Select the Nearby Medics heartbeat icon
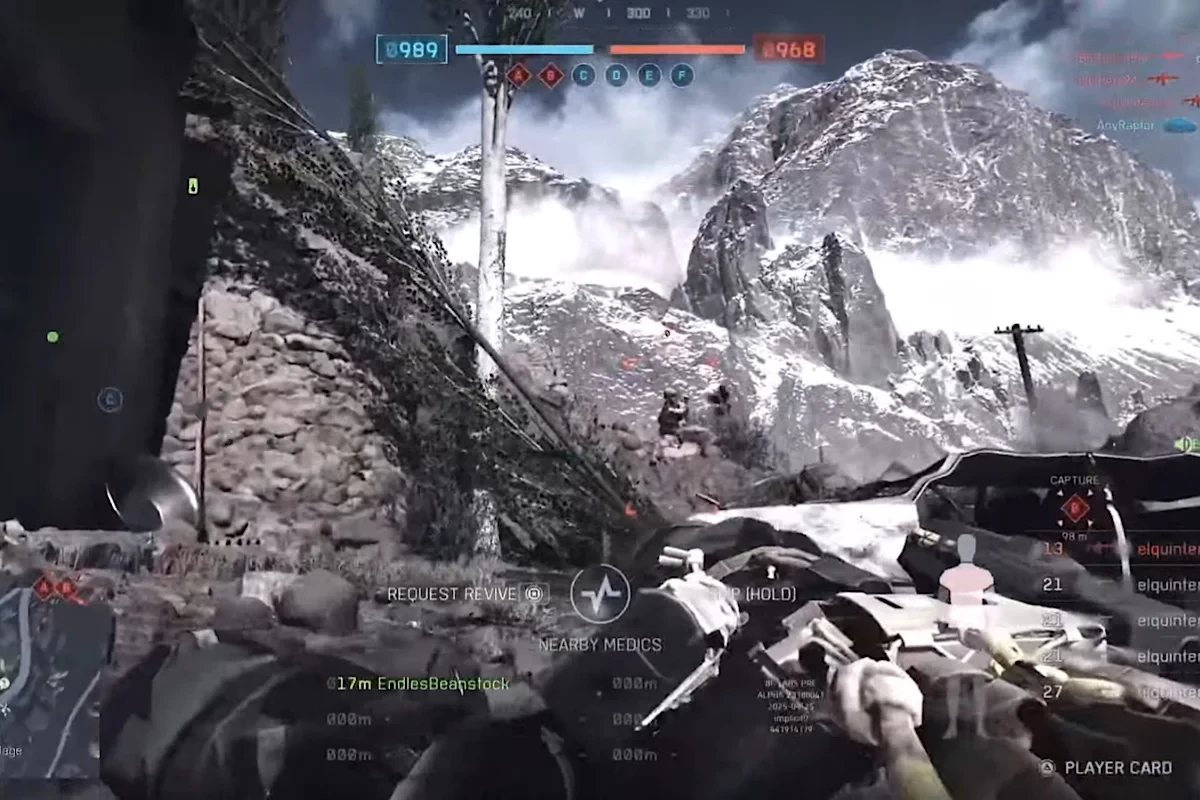Image resolution: width=1200 pixels, height=800 pixels. pyautogui.click(x=600, y=594)
